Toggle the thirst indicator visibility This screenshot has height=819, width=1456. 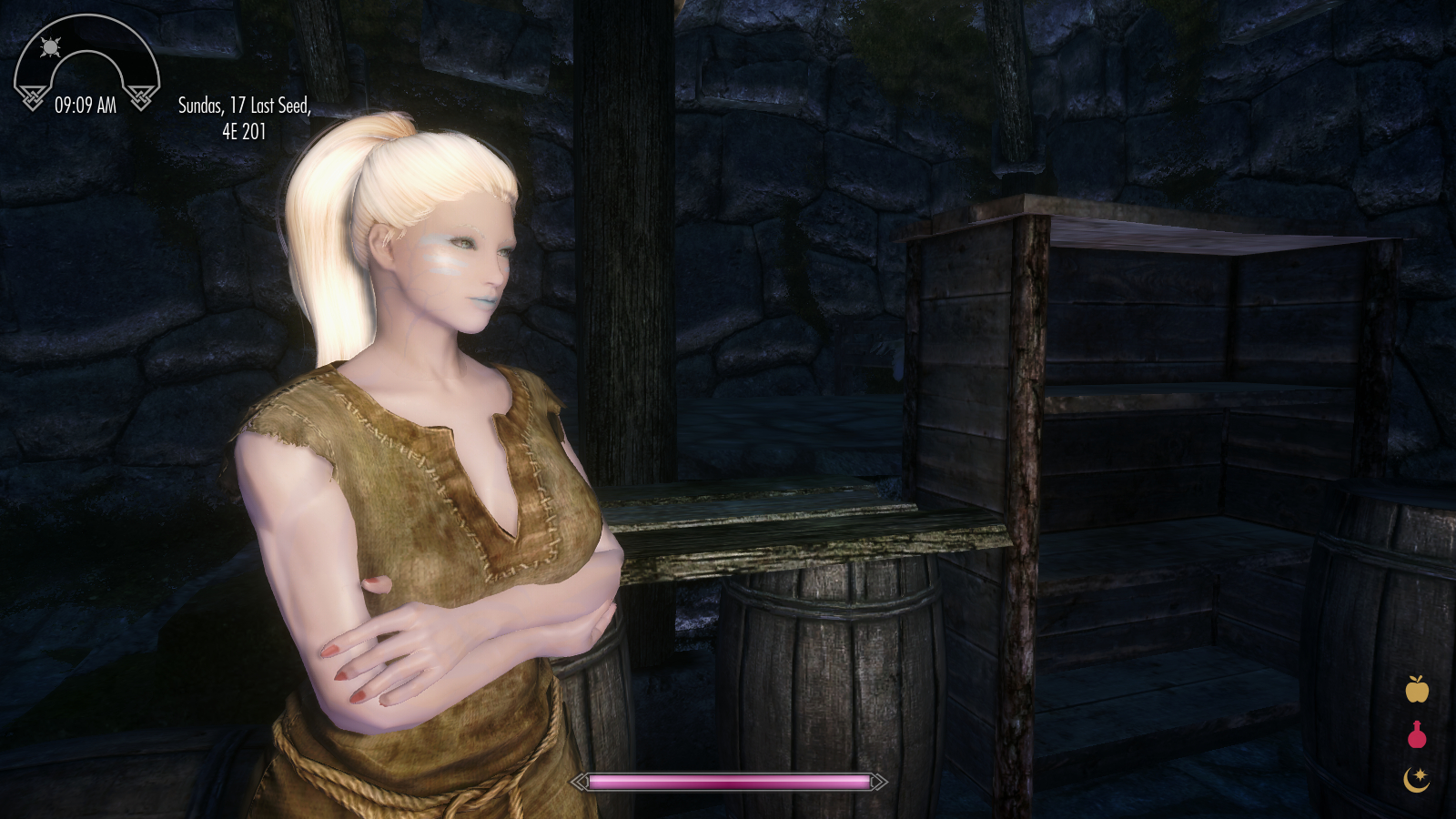1416,739
